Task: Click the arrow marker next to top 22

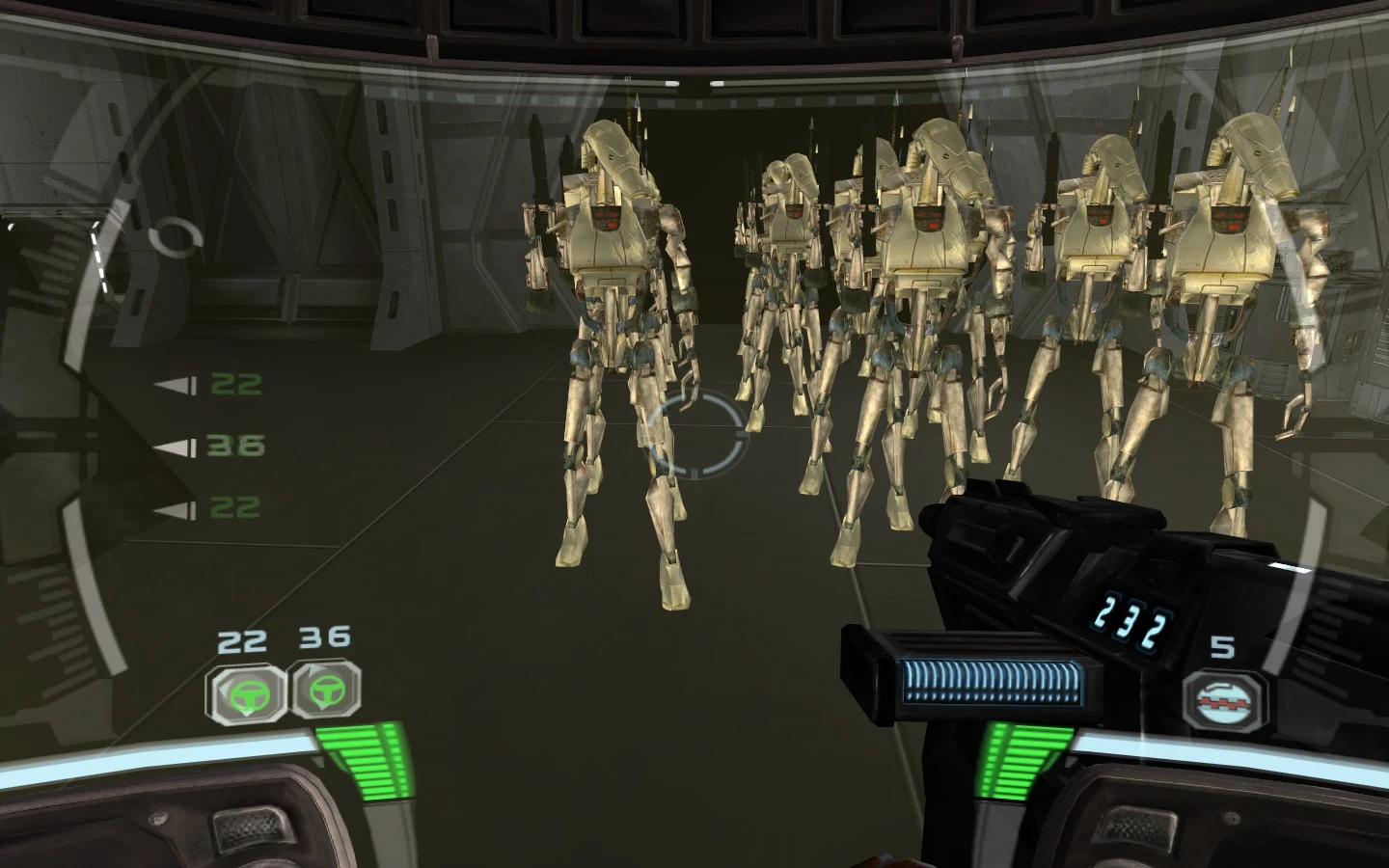Action: (x=177, y=384)
